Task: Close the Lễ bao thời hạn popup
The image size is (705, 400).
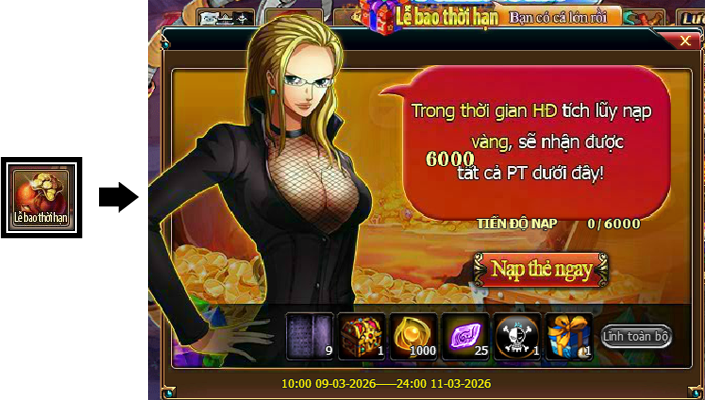Action: coord(685,41)
